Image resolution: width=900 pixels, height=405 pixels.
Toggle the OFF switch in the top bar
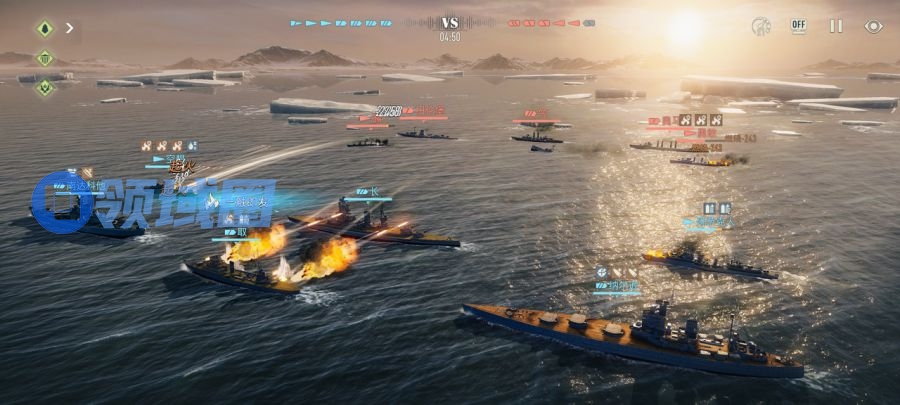pos(798,26)
